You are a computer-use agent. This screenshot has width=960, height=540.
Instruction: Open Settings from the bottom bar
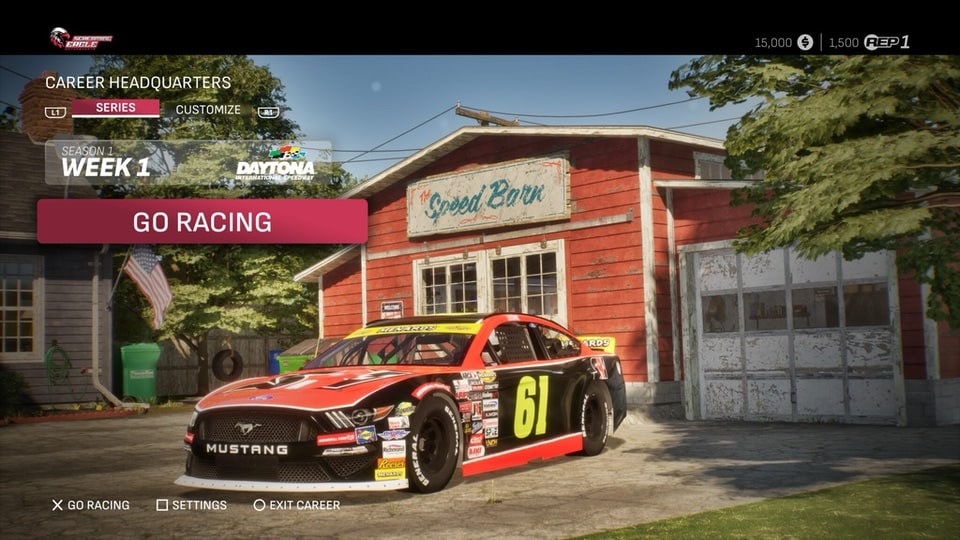[x=191, y=505]
